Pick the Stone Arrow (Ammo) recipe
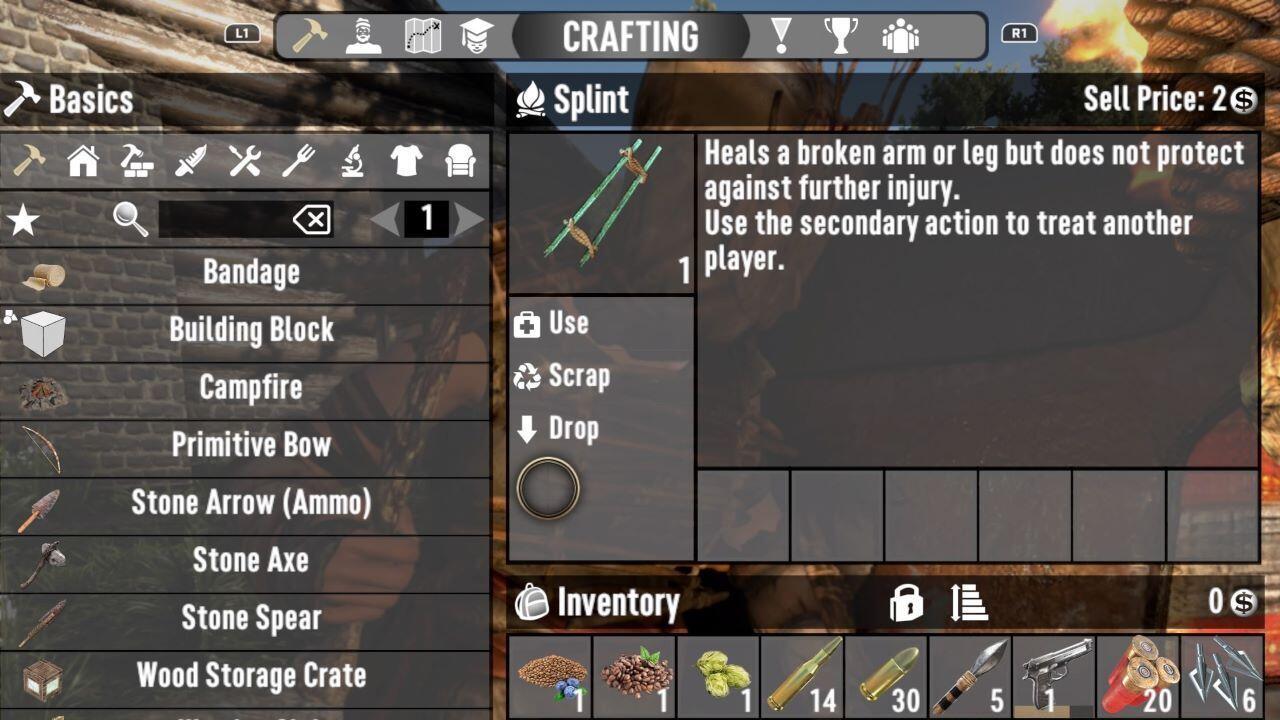1280x720 pixels. tap(250, 502)
